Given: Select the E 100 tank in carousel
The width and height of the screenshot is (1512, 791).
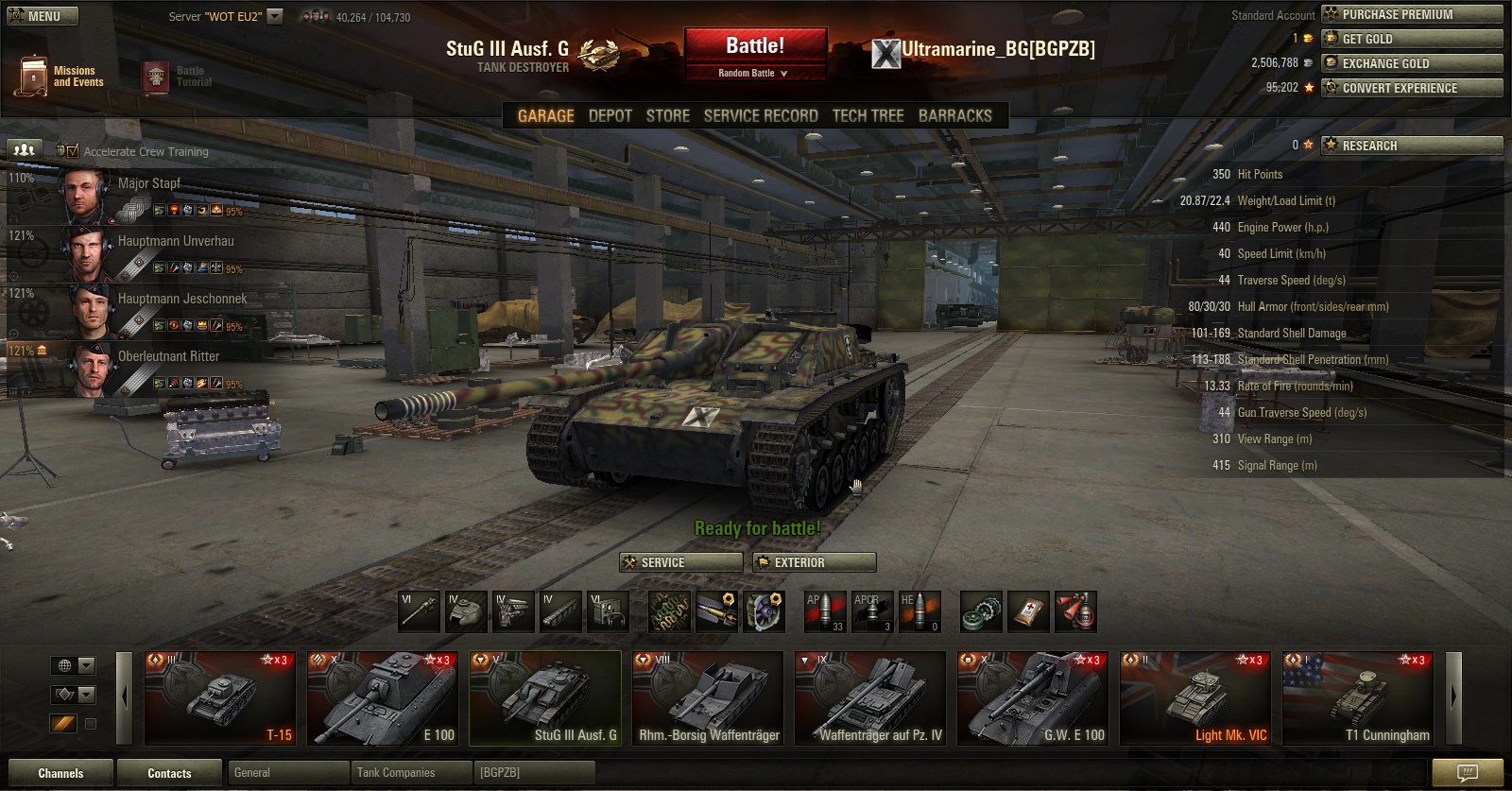Looking at the screenshot, I should (382, 698).
